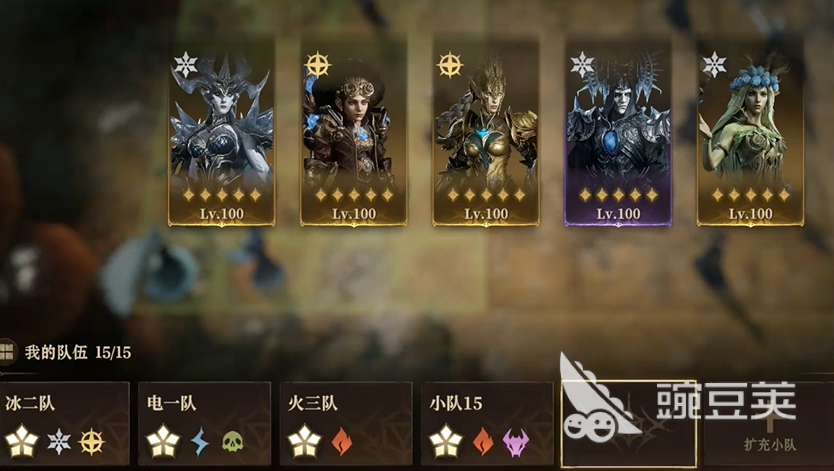Pick the golden-armored crowned hero card
Viewport: 834px width, 471px height.
coord(485,132)
